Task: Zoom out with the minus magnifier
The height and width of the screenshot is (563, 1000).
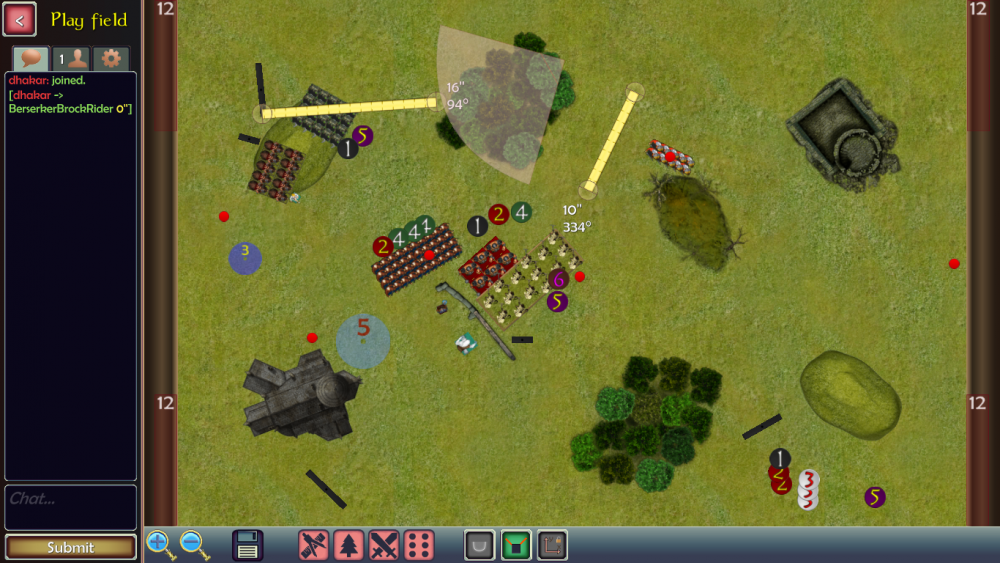Action: 194,545
